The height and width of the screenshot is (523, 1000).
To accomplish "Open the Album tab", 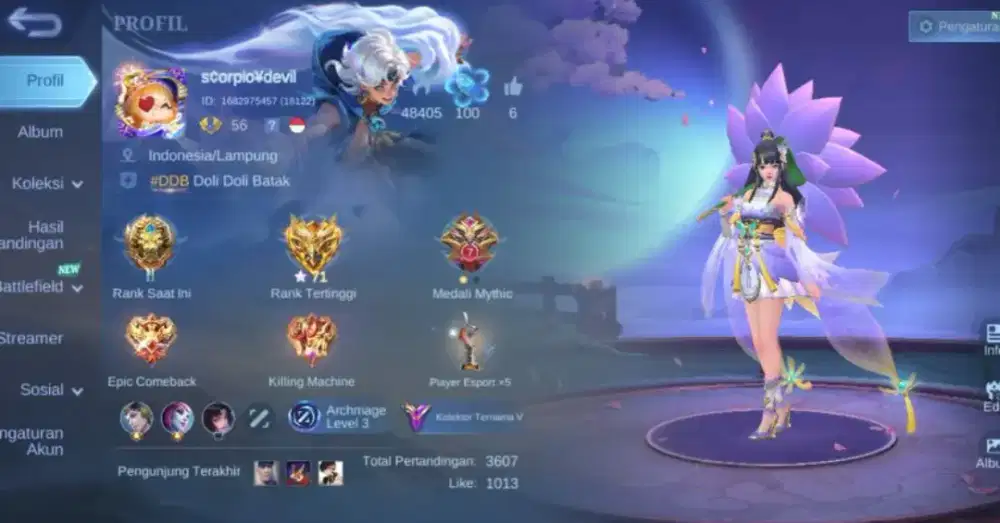I will 40,132.
